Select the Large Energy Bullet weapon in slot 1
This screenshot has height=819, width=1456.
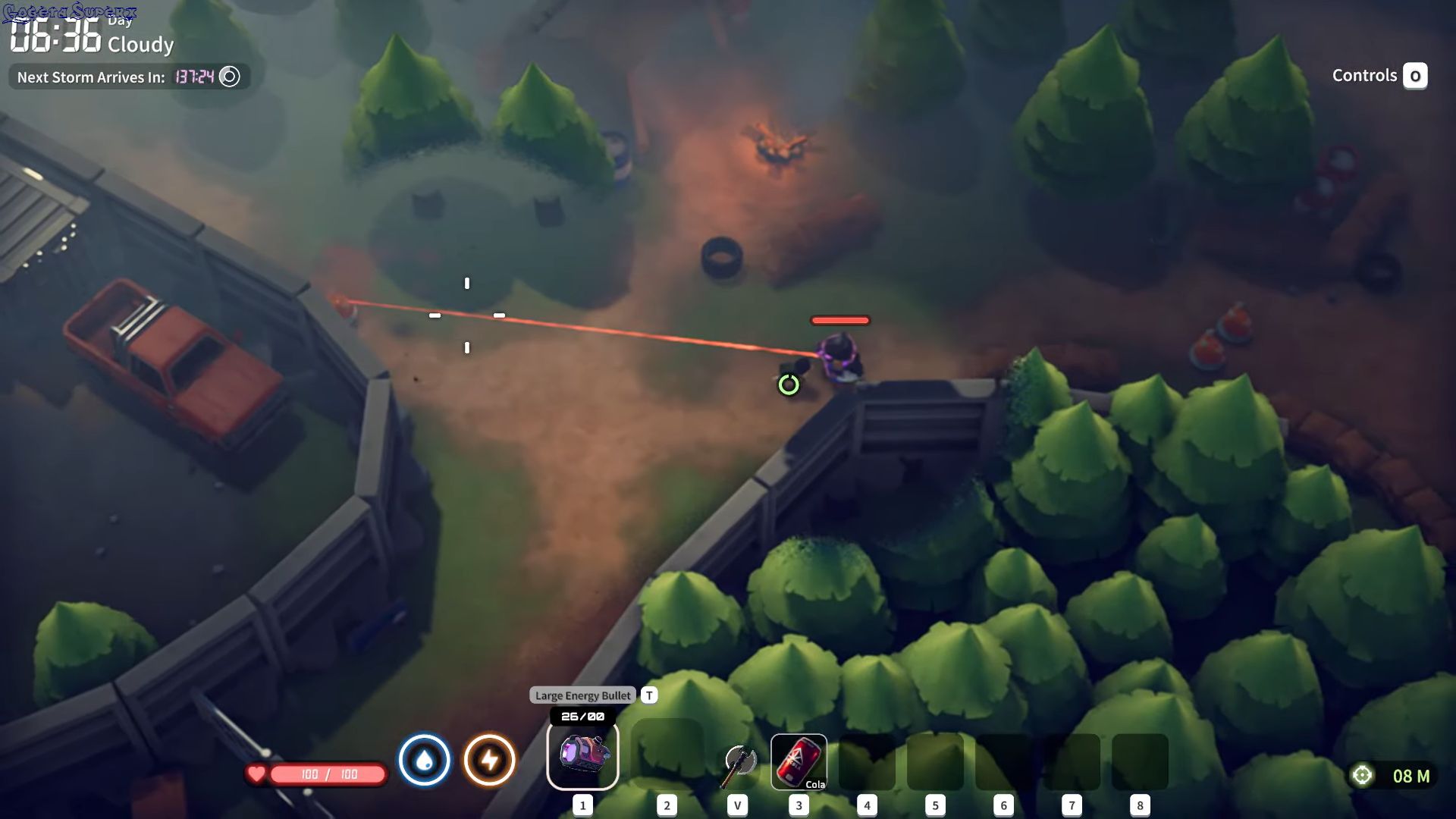pos(583,755)
